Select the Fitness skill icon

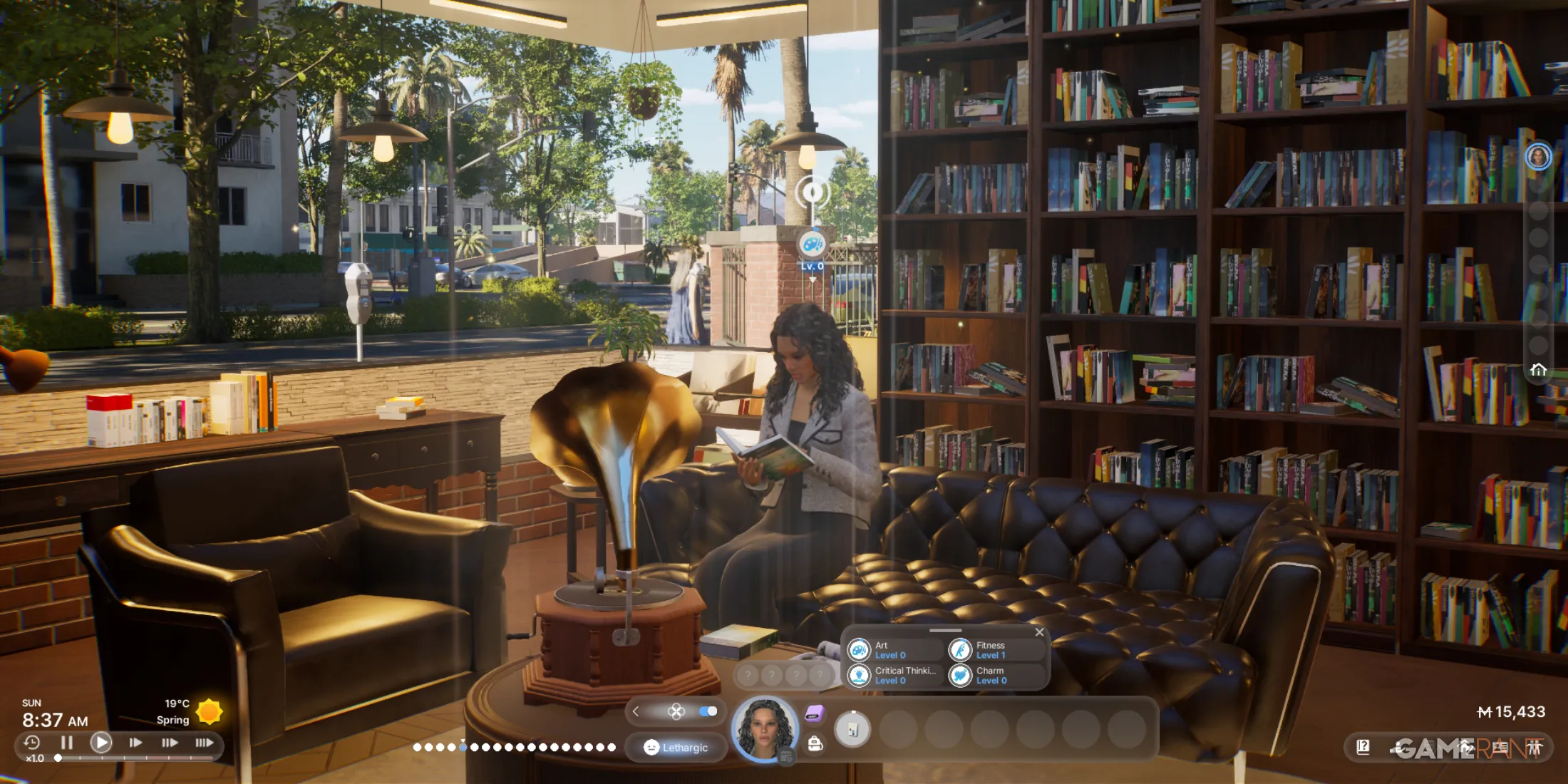click(x=961, y=649)
